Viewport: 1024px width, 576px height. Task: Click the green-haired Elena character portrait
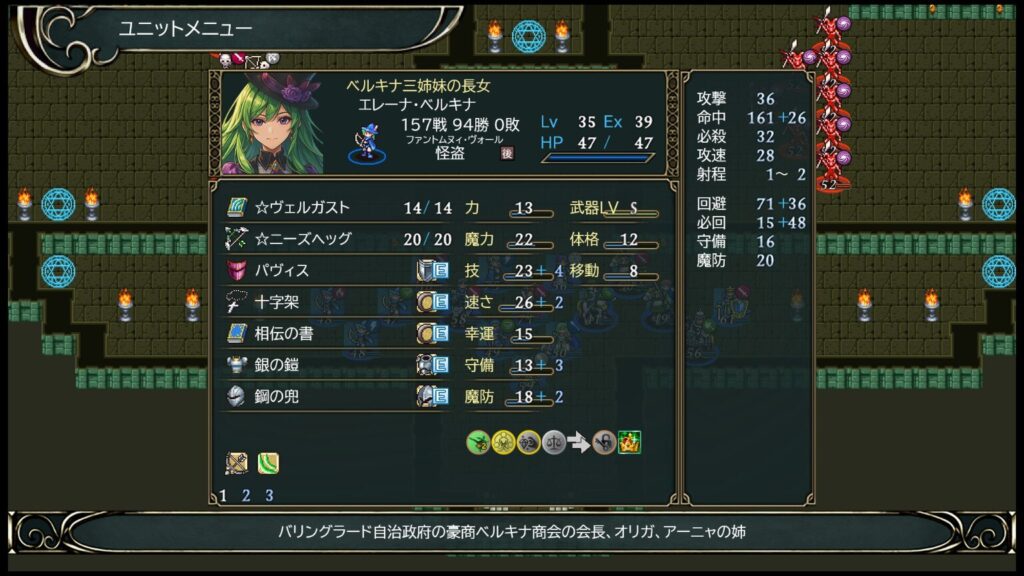click(272, 124)
